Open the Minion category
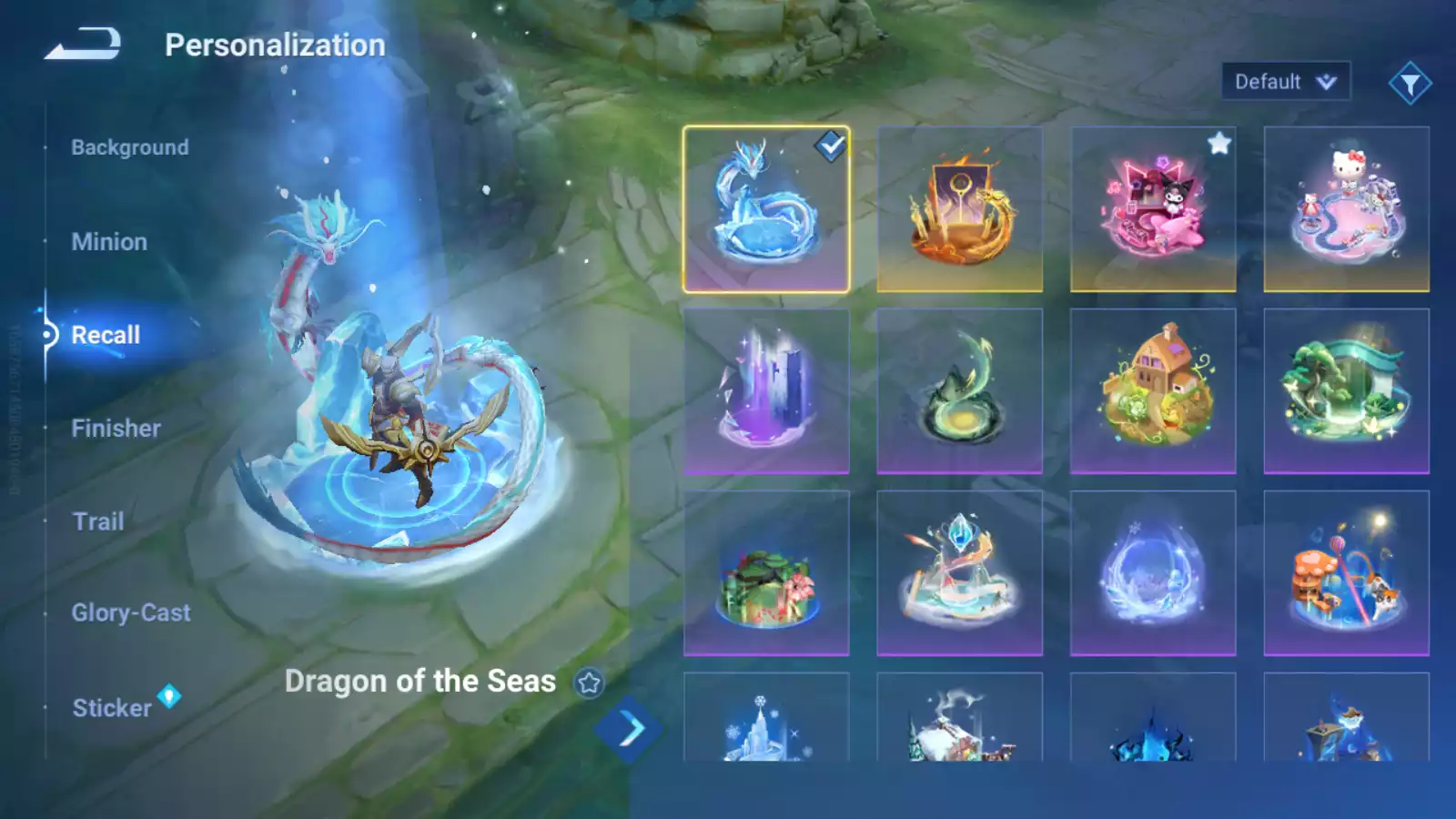The width and height of the screenshot is (1456, 819). [x=109, y=242]
